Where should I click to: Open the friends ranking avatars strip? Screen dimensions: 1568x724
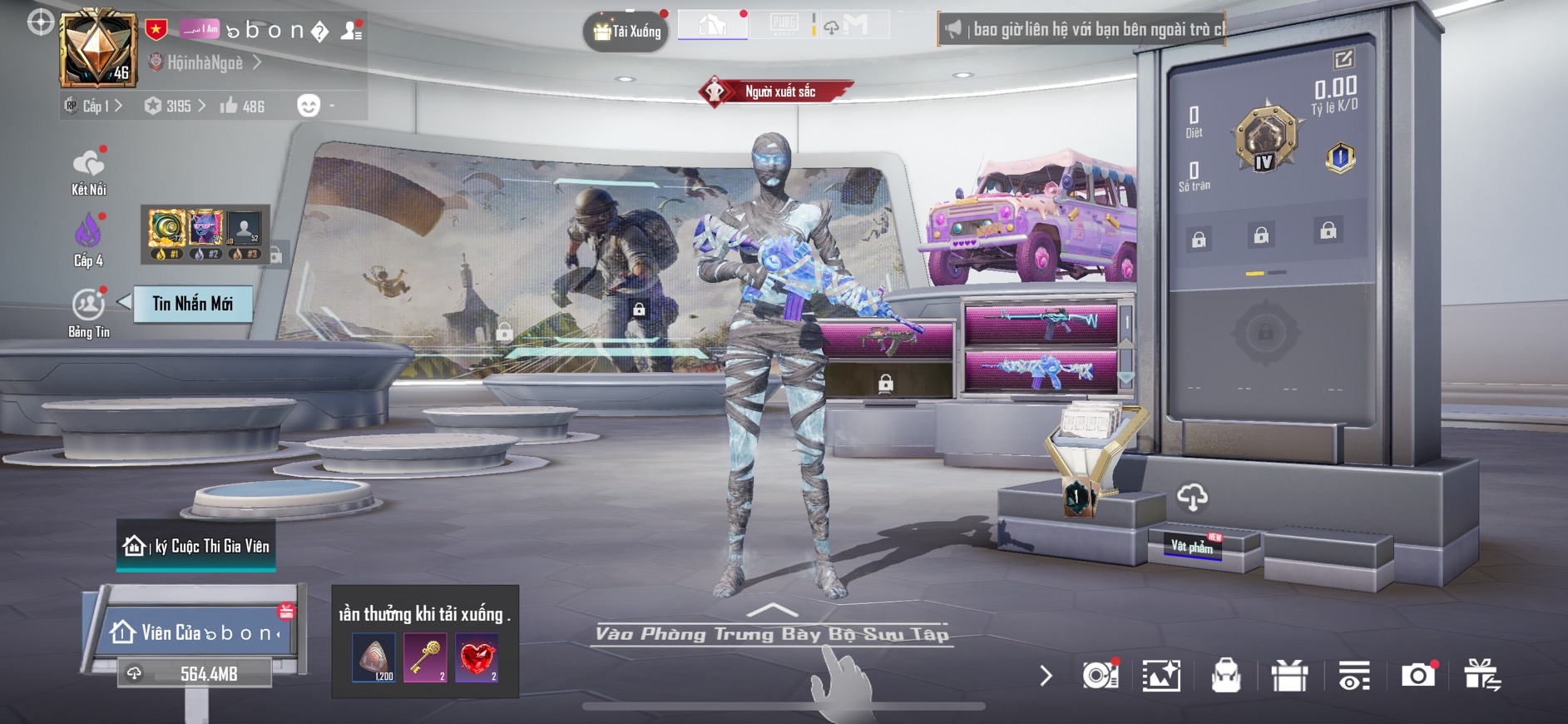point(205,234)
